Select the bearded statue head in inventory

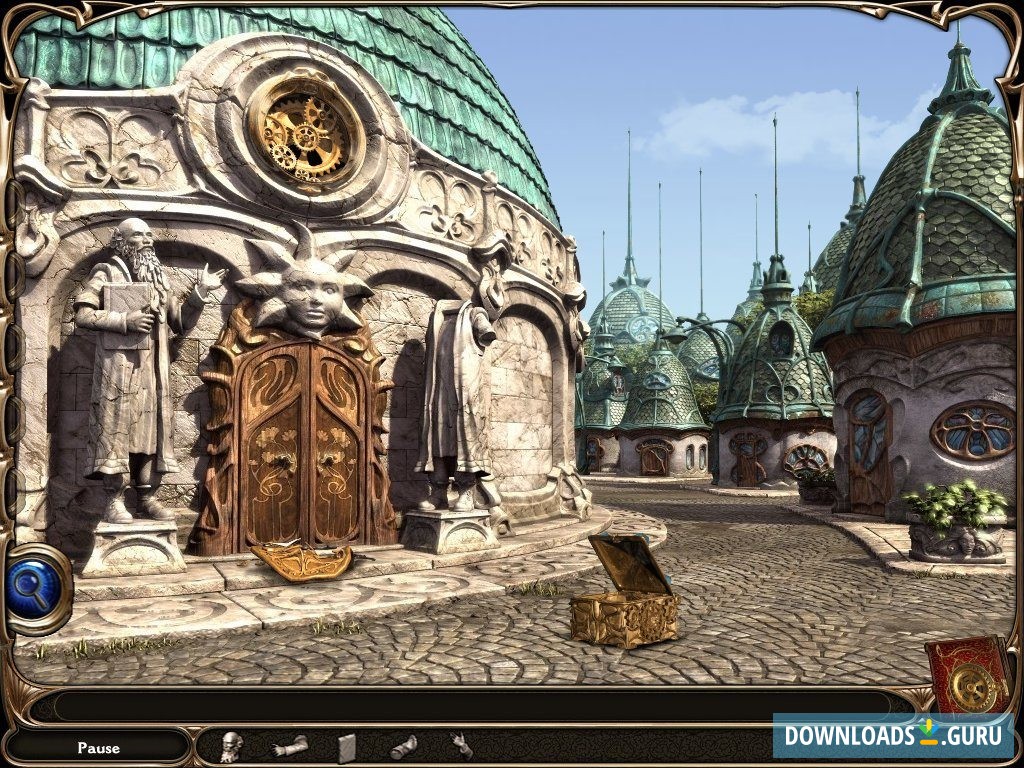[x=231, y=746]
